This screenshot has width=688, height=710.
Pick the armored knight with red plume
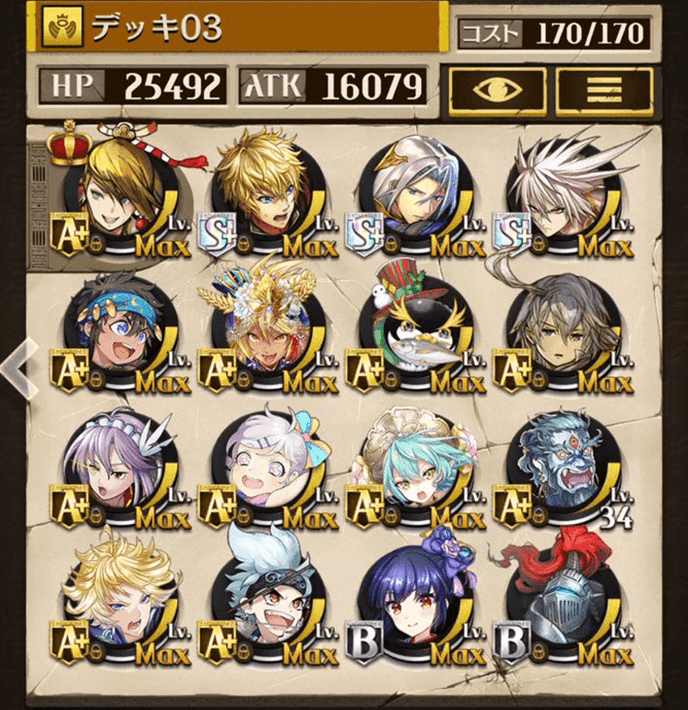click(559, 606)
